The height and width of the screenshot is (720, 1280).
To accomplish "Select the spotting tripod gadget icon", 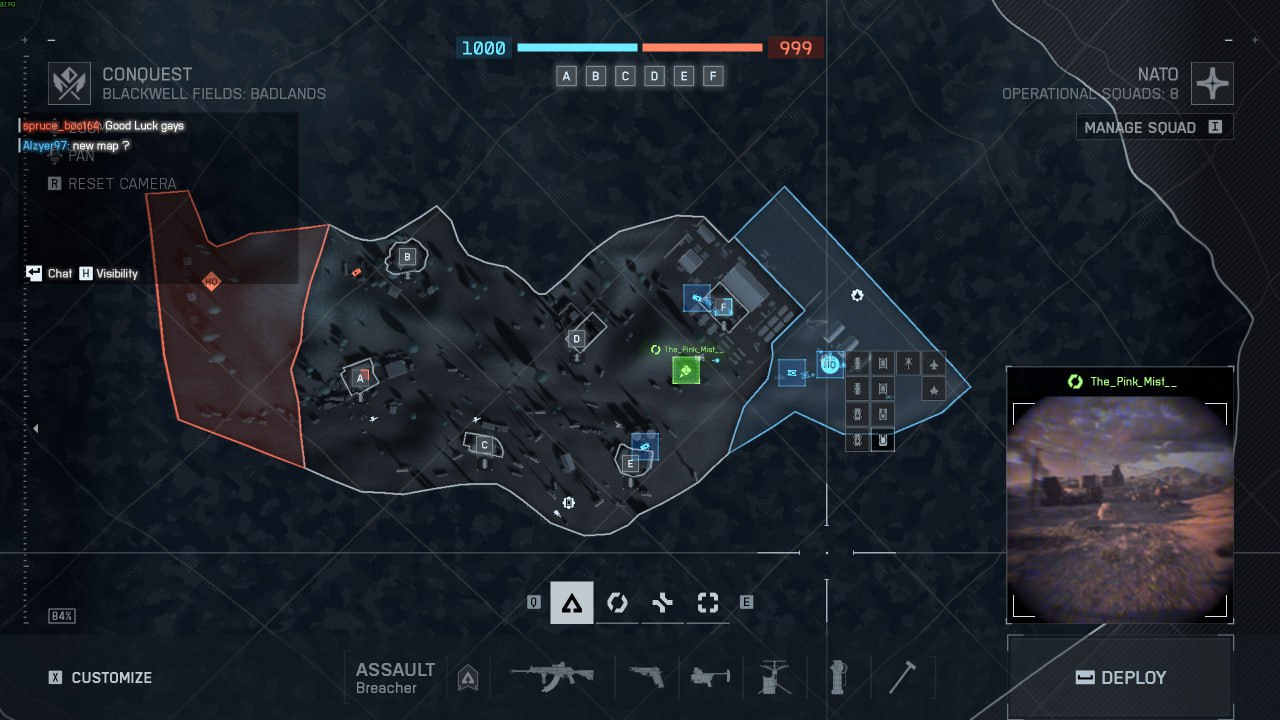I will 774,678.
